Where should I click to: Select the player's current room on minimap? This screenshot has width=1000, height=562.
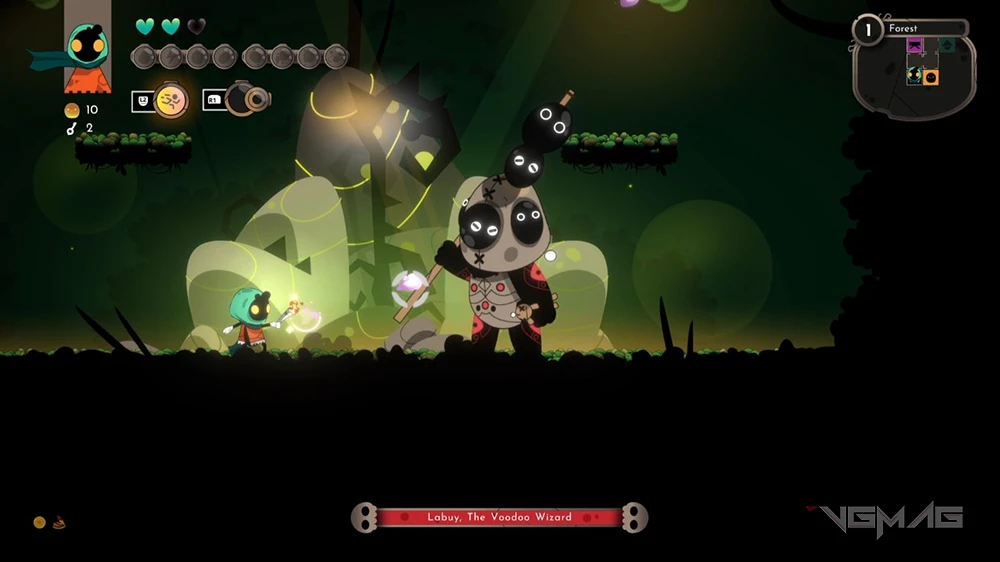[915, 73]
